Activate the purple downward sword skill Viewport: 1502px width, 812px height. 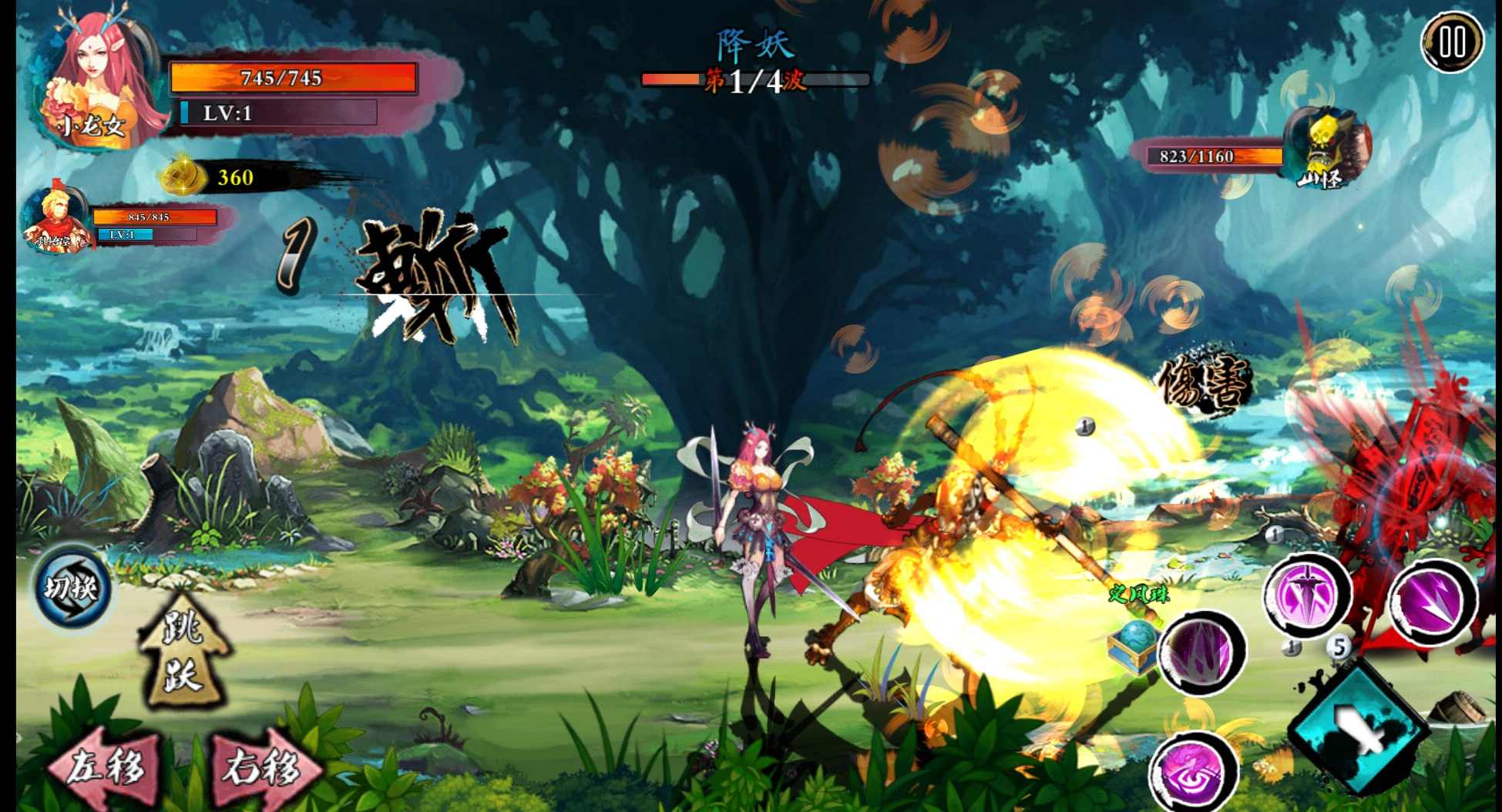click(1307, 595)
